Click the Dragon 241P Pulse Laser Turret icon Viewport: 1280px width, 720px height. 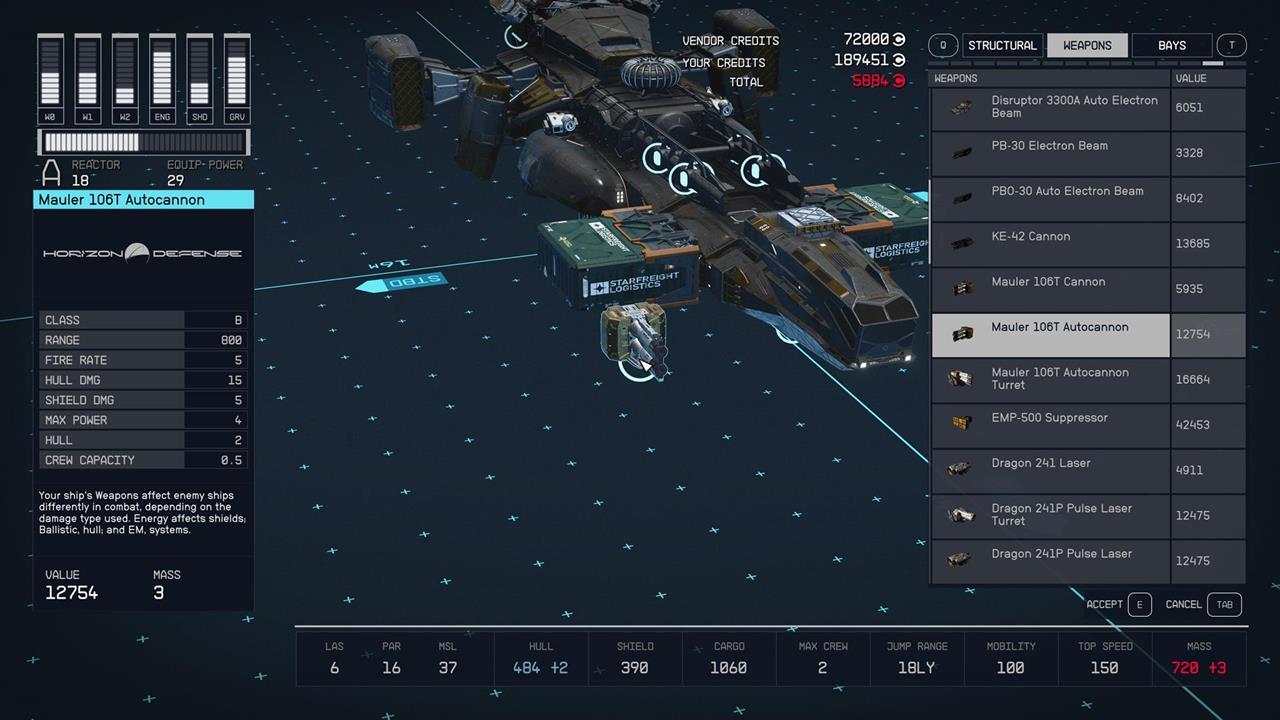[961, 515]
